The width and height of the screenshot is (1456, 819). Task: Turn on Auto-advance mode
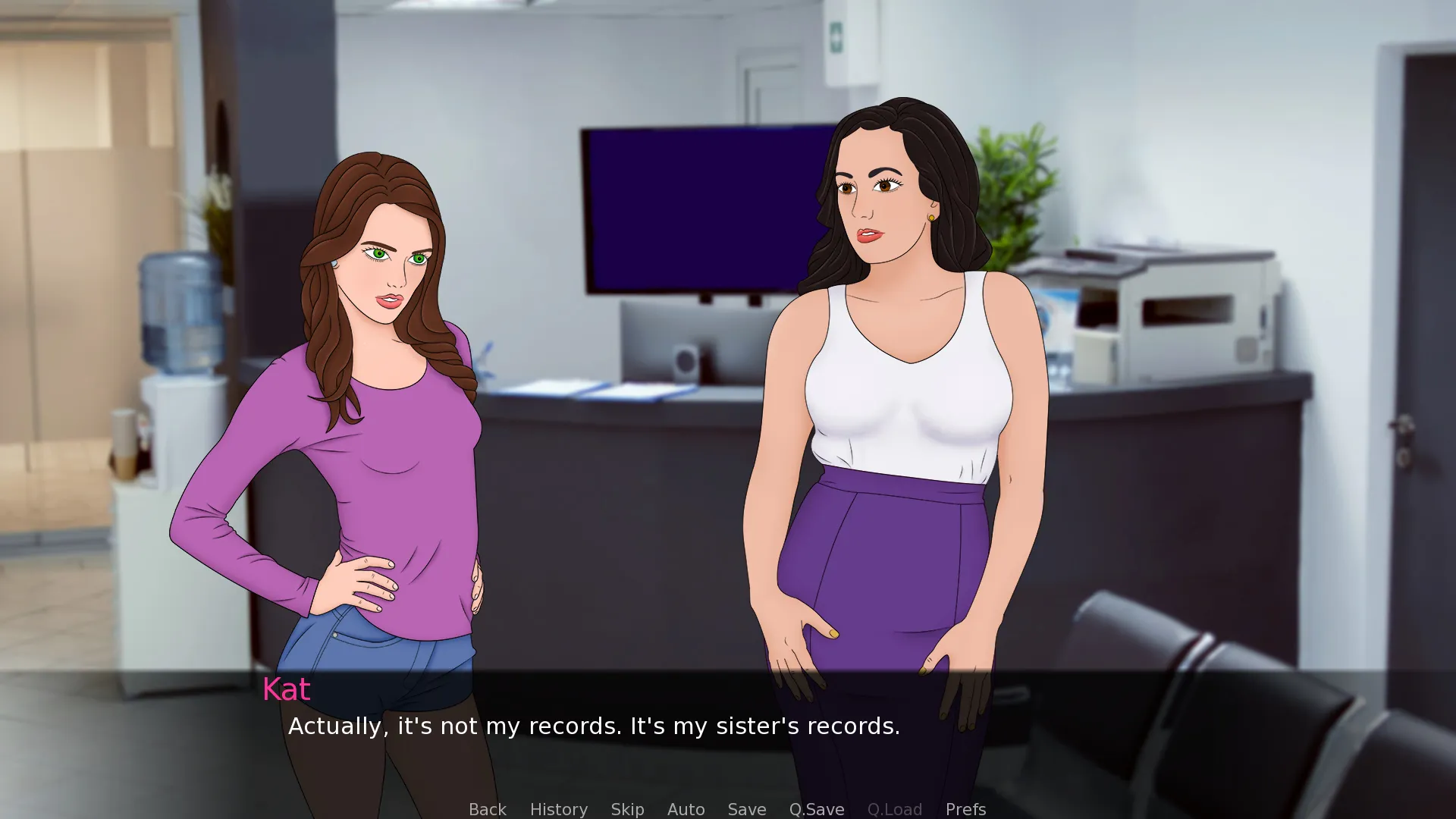[x=686, y=809]
